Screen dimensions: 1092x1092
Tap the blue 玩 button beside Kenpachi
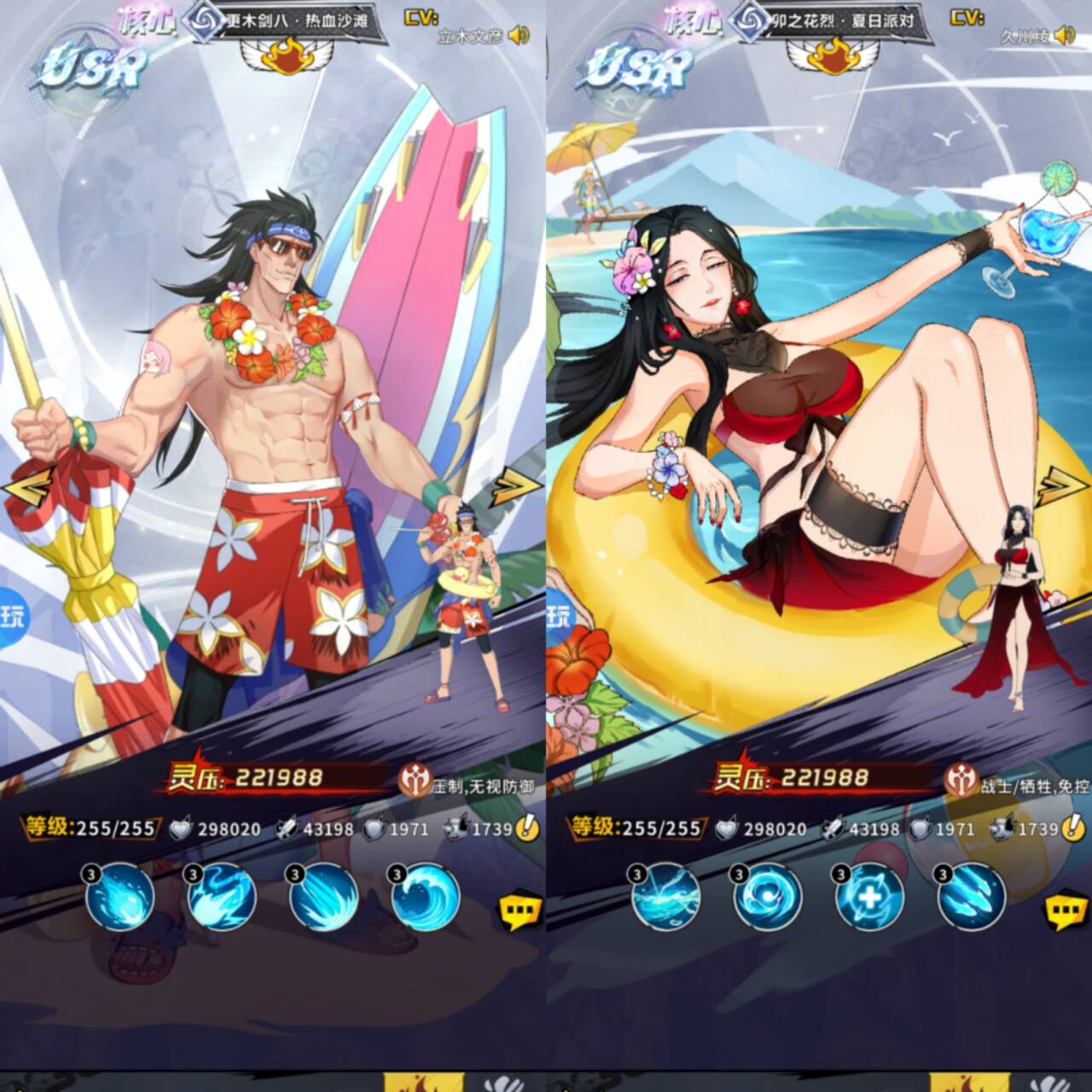click(x=12, y=616)
